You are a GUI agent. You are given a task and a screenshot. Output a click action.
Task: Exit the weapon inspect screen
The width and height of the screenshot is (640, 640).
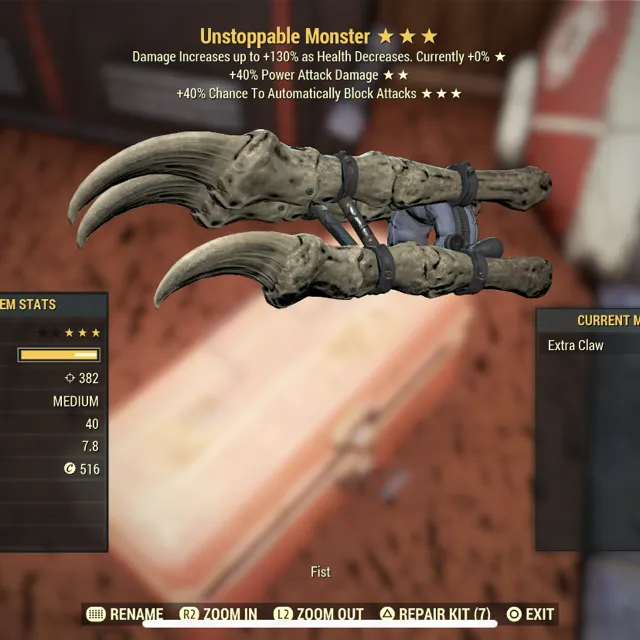point(530,614)
